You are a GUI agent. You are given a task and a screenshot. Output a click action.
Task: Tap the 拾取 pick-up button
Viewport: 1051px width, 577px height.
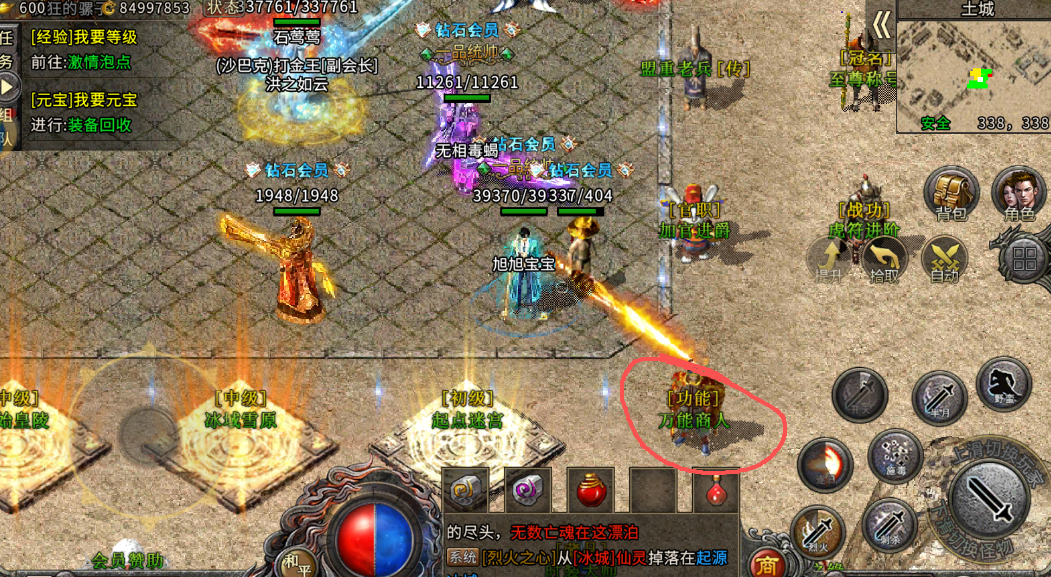pos(885,259)
